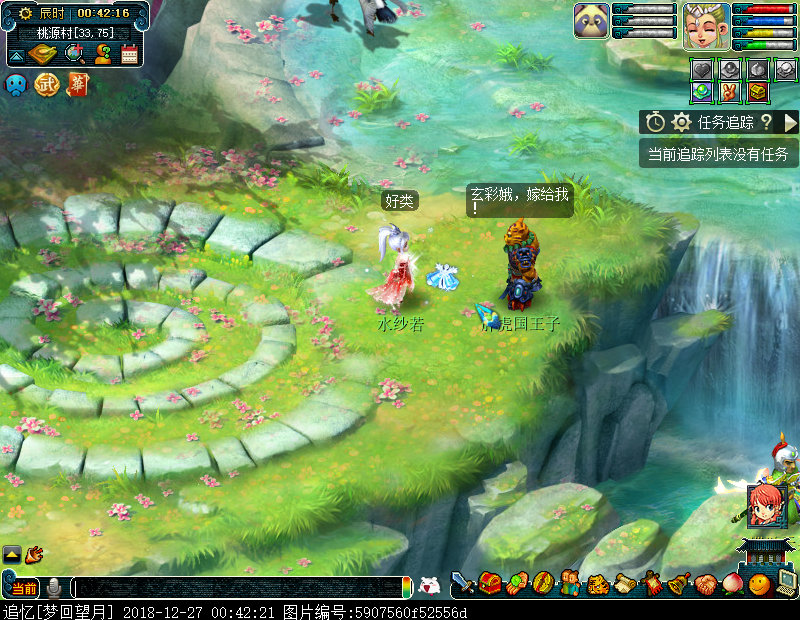Viewport: 800px width, 620px height.
Task: Select the red-haired friend portrait
Action: [x=765, y=506]
